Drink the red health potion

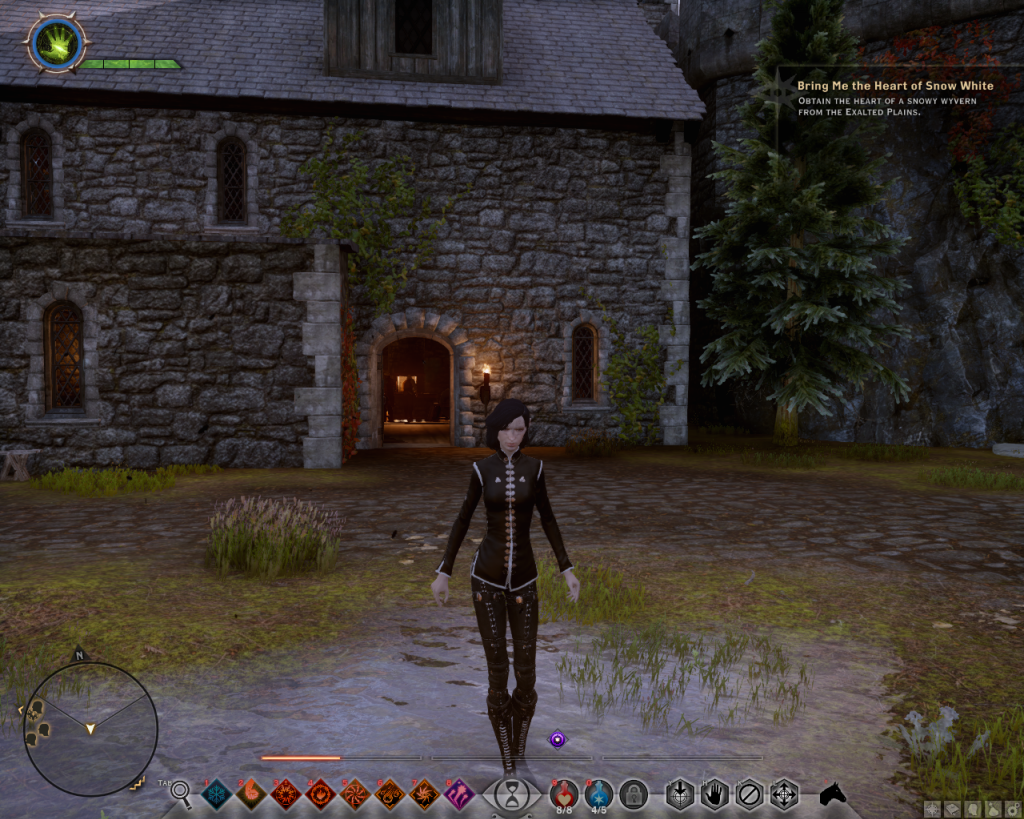pyautogui.click(x=564, y=794)
